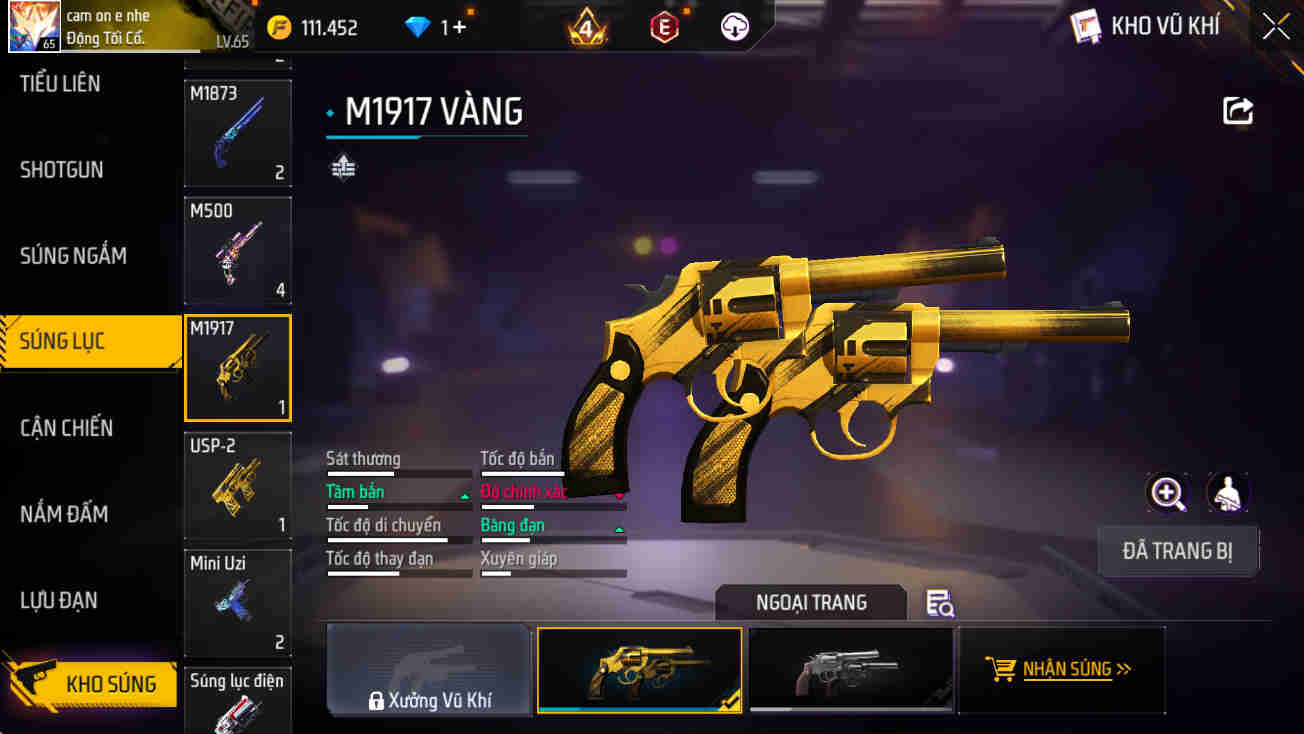Select the character preview icon beside the magnifier

(1228, 493)
